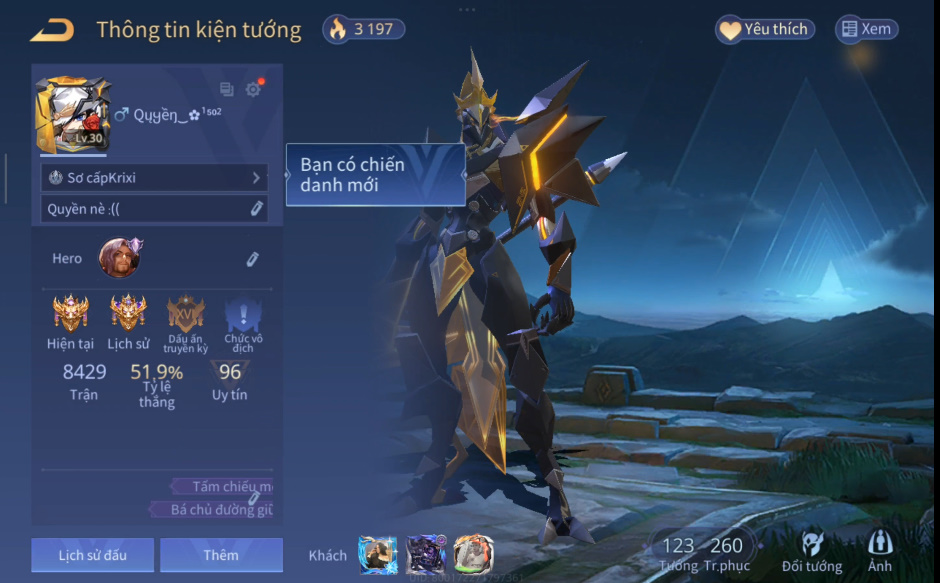Open the Ảnh photo button

coord(880,552)
